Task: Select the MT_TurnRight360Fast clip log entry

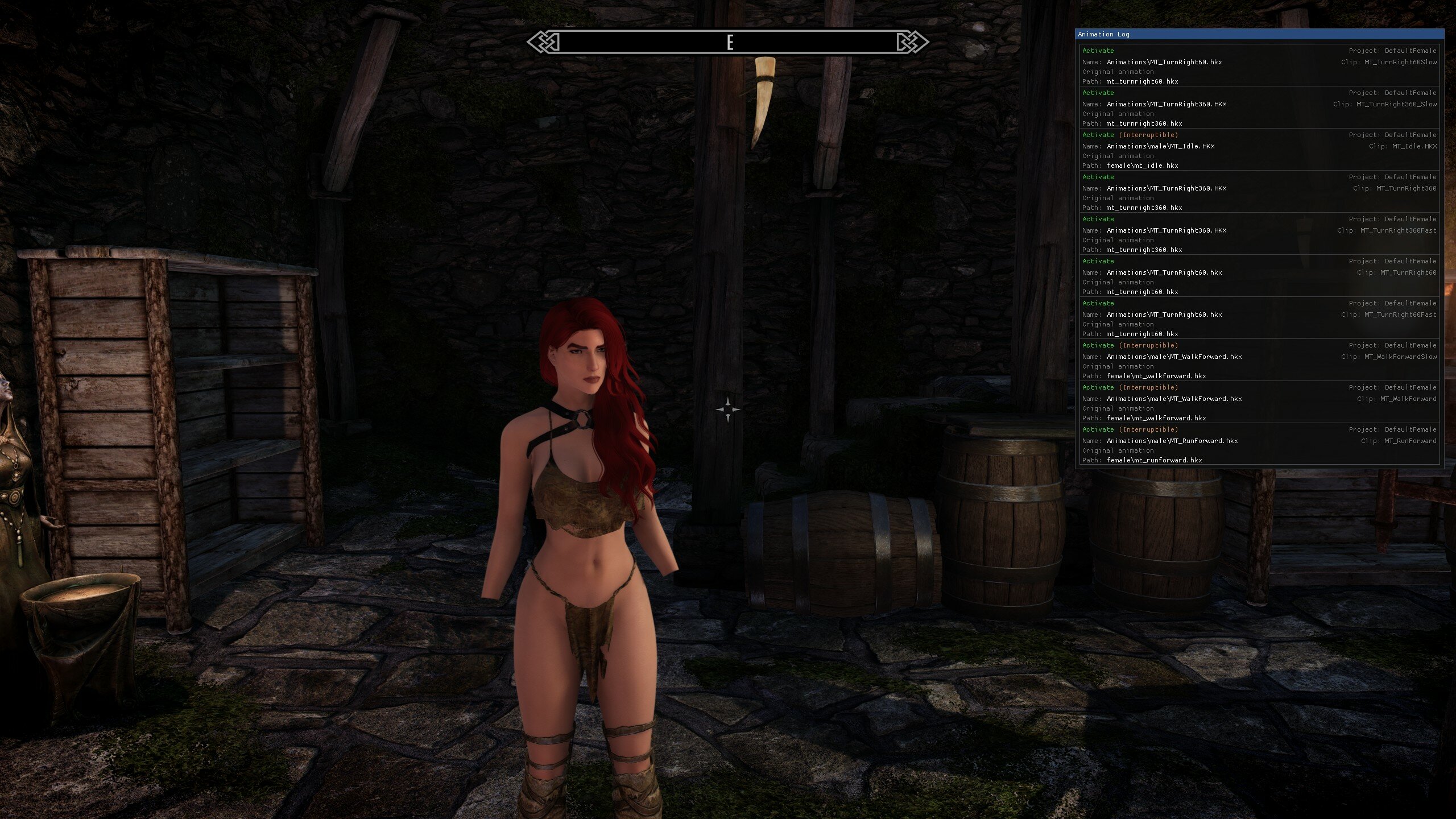Action: click(1259, 234)
